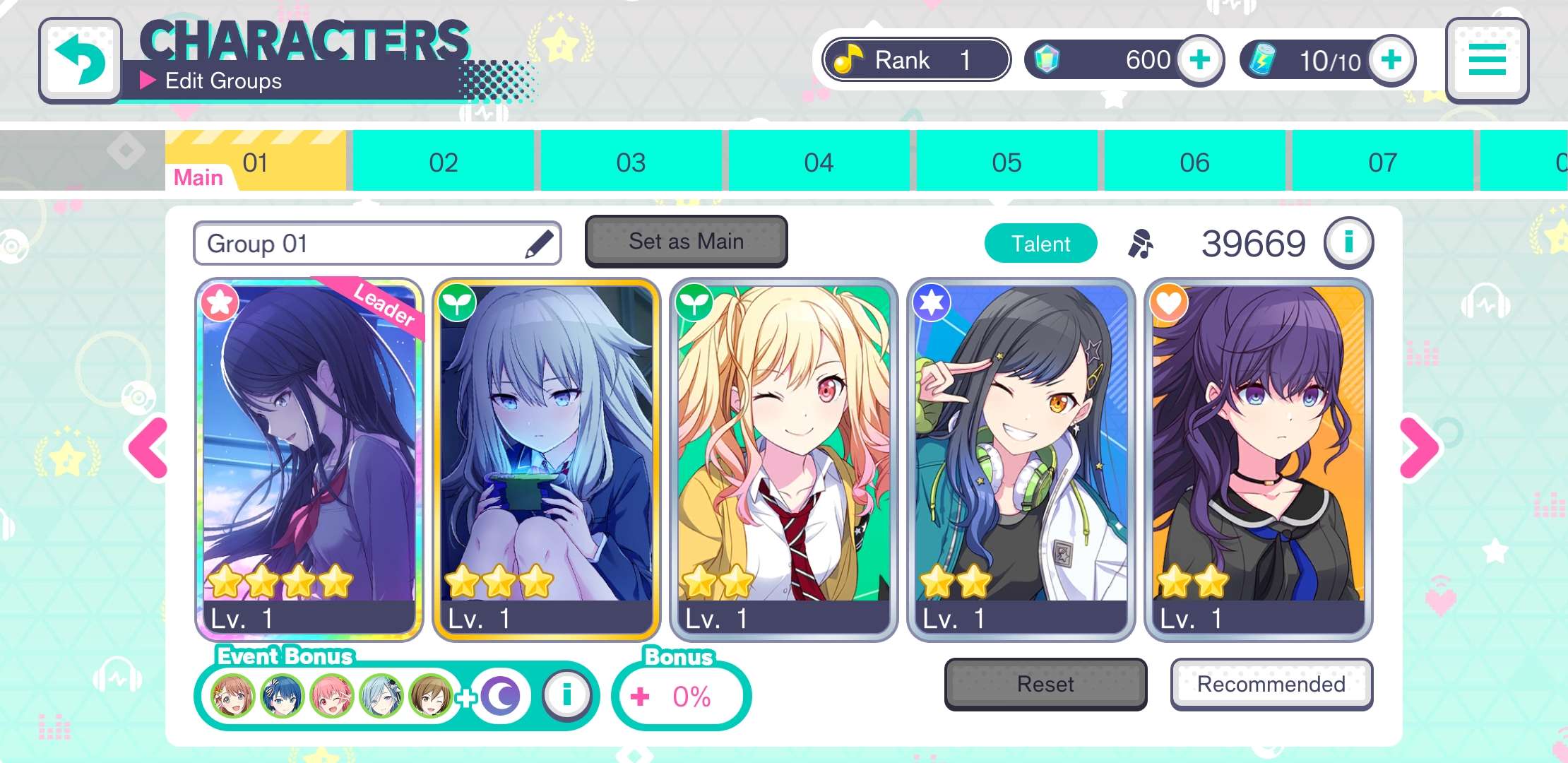Switch to group tab 02

click(443, 161)
